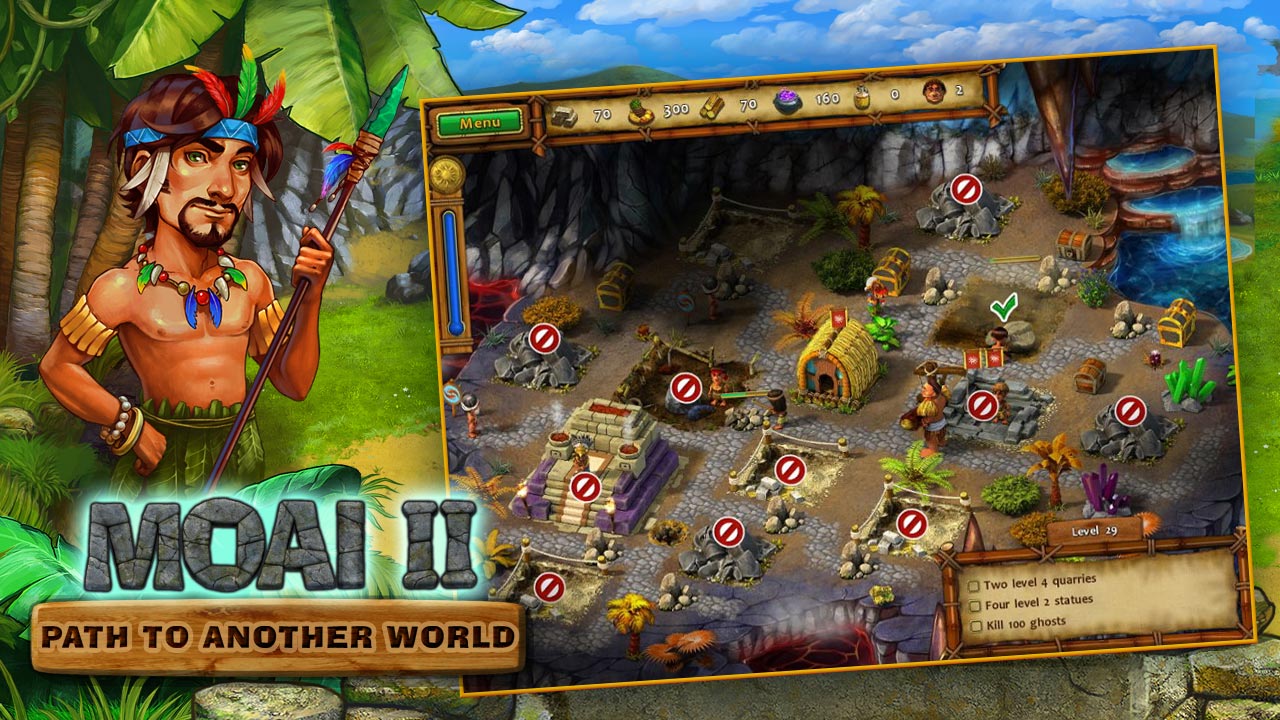The image size is (1280, 720).
Task: Open the purple potion cauldron icon
Action: point(787,100)
